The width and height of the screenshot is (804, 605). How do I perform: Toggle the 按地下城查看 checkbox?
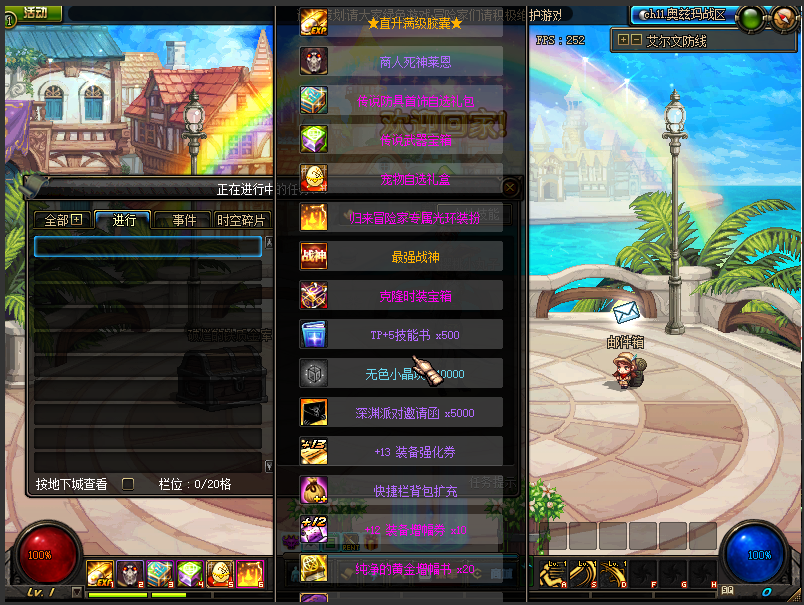(x=127, y=484)
